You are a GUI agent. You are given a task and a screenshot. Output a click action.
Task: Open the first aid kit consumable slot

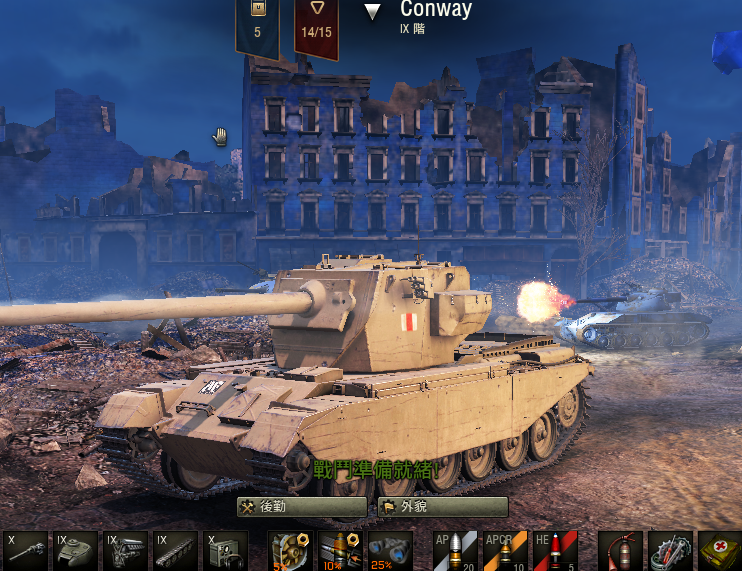tap(719, 551)
